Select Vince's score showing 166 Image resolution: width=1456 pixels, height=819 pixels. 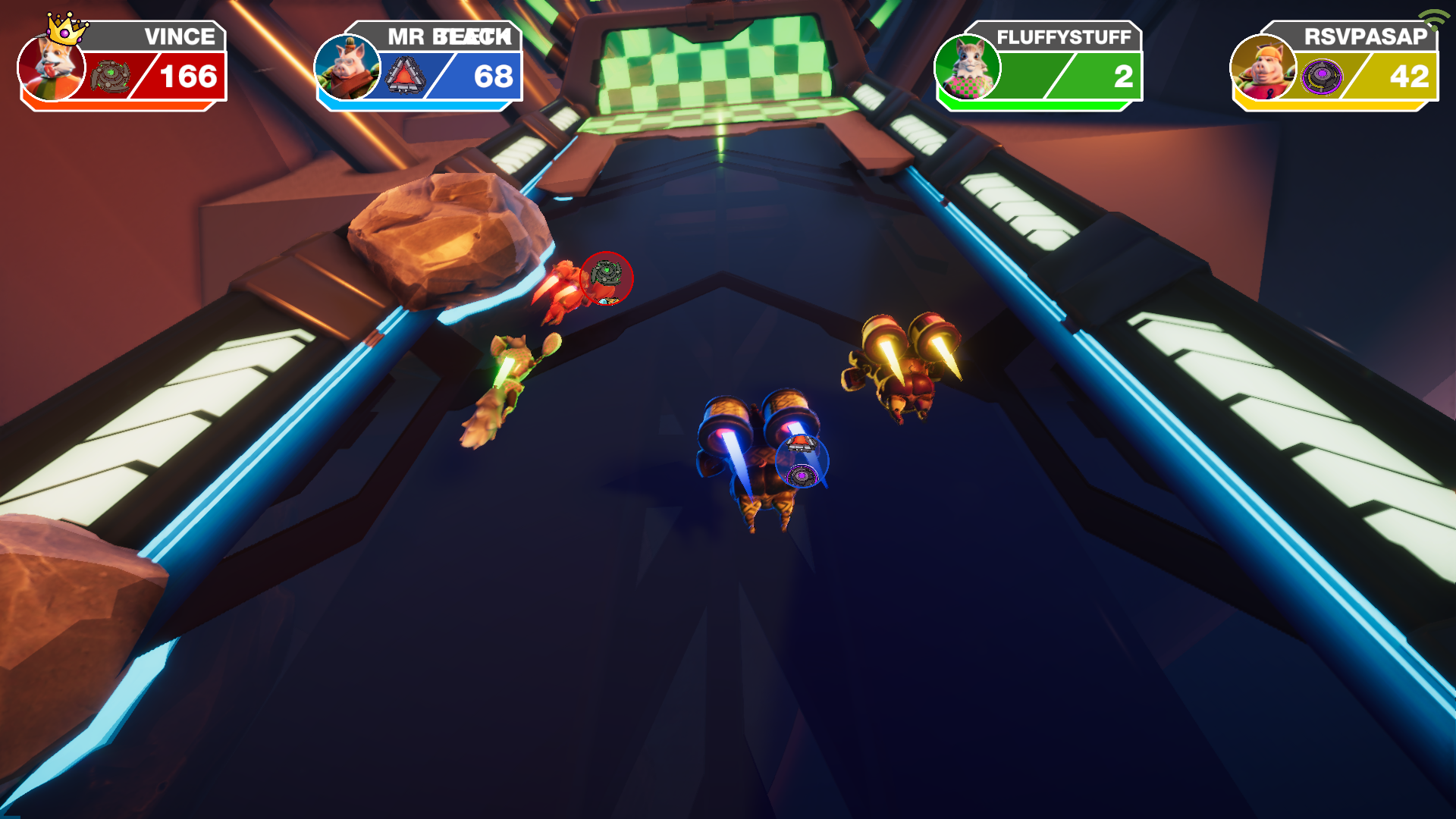click(188, 76)
